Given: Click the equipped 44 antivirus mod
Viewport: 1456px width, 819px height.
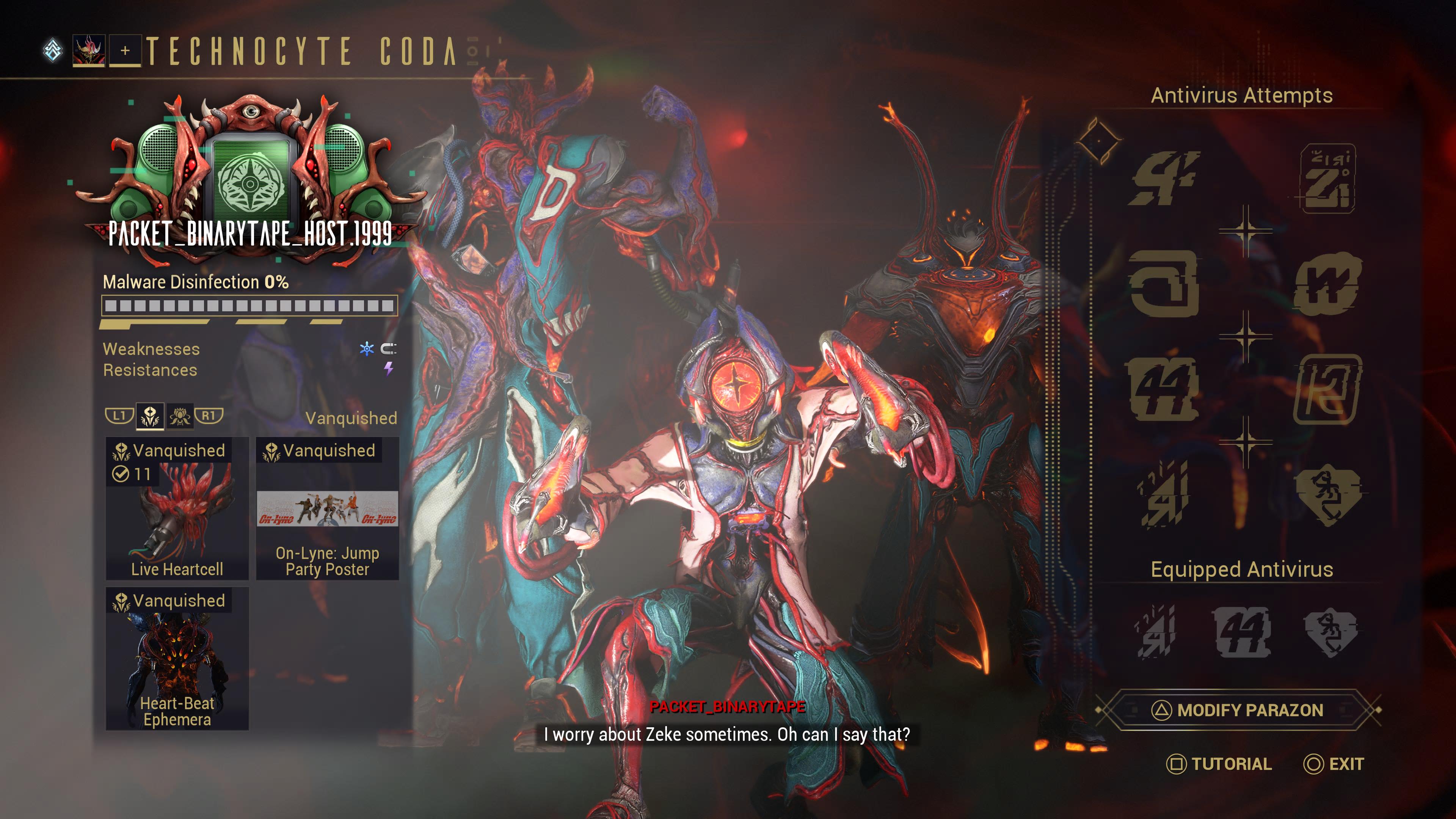Looking at the screenshot, I should pos(1243,631).
